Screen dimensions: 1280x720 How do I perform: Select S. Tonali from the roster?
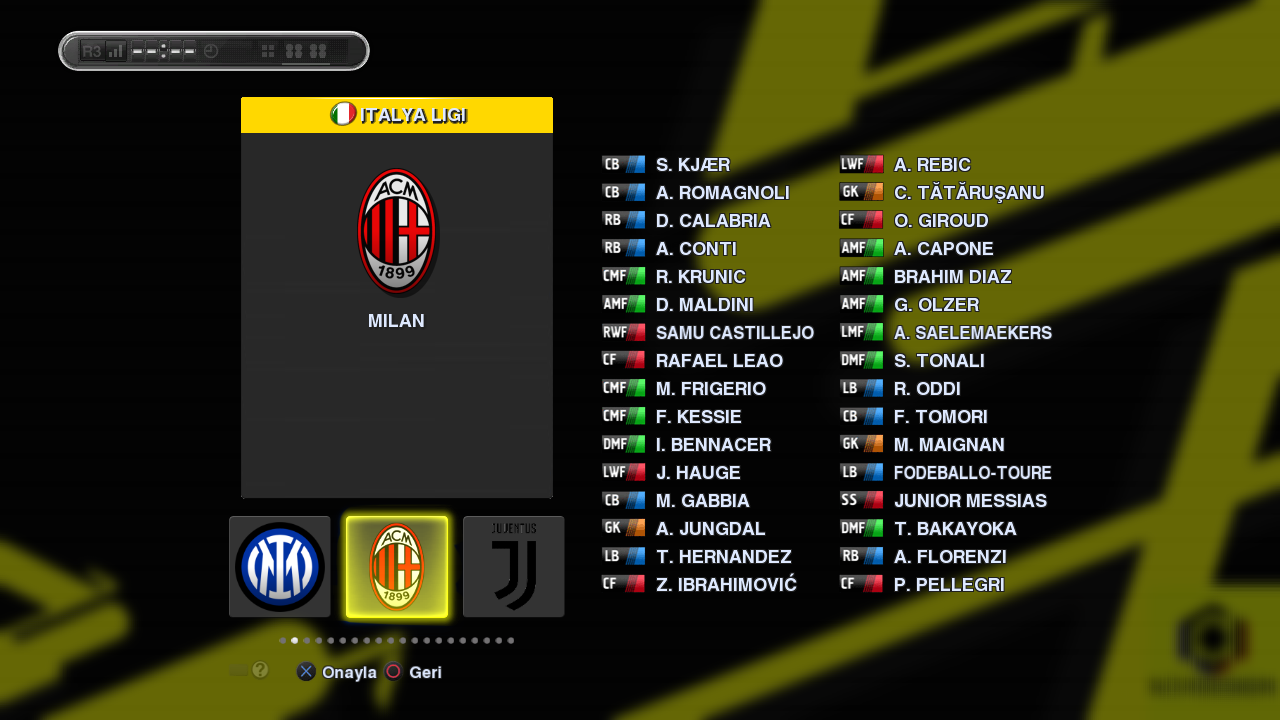click(x=938, y=361)
